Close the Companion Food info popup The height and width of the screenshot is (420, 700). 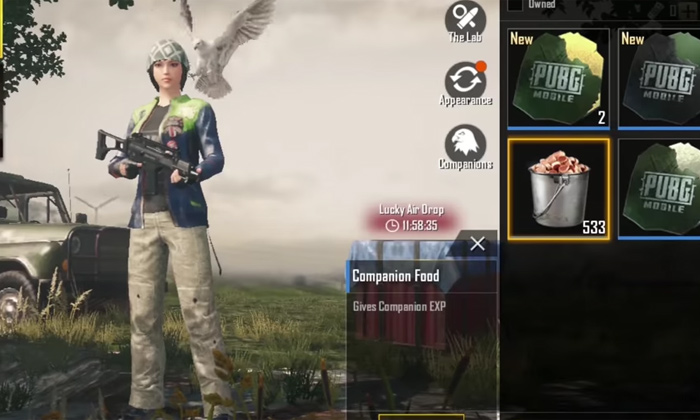(477, 243)
